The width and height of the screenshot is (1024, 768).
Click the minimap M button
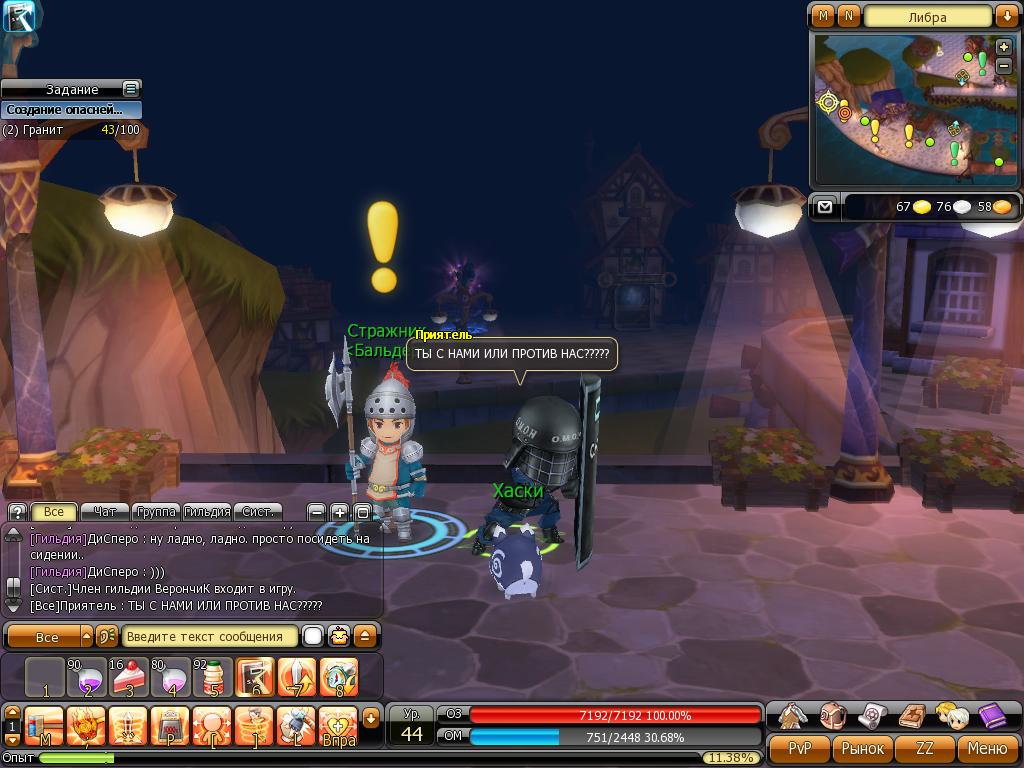point(823,16)
